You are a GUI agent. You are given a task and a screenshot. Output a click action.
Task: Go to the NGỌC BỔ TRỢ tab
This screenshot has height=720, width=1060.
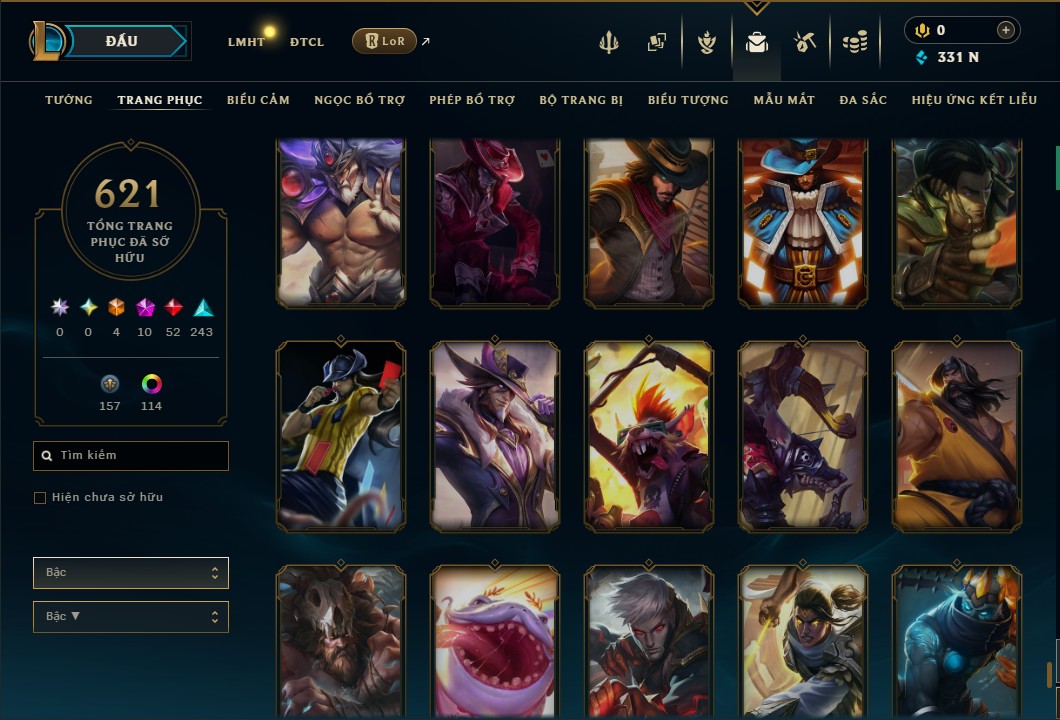(359, 100)
